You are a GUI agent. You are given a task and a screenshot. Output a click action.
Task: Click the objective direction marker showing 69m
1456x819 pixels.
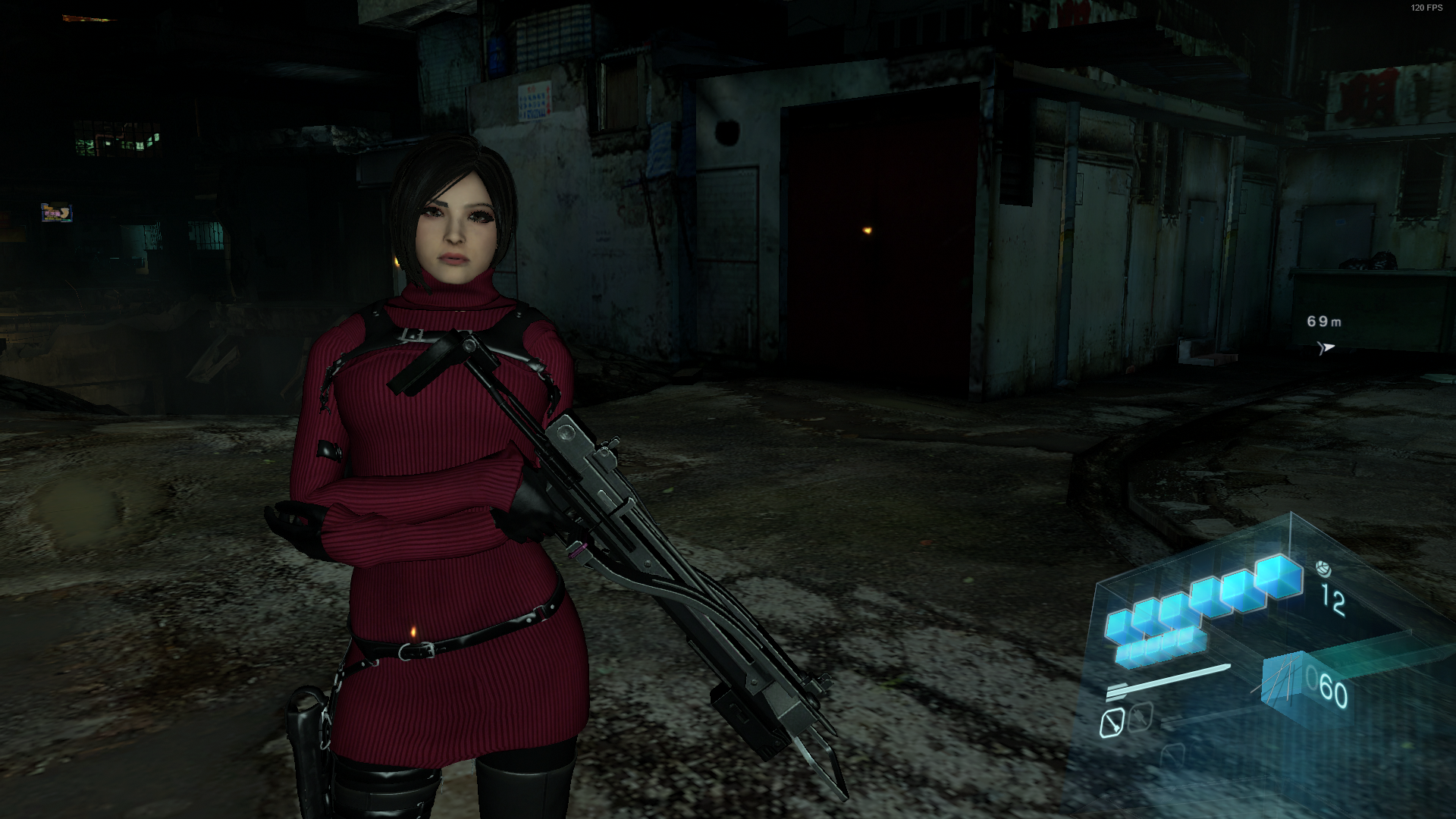coord(1325,347)
